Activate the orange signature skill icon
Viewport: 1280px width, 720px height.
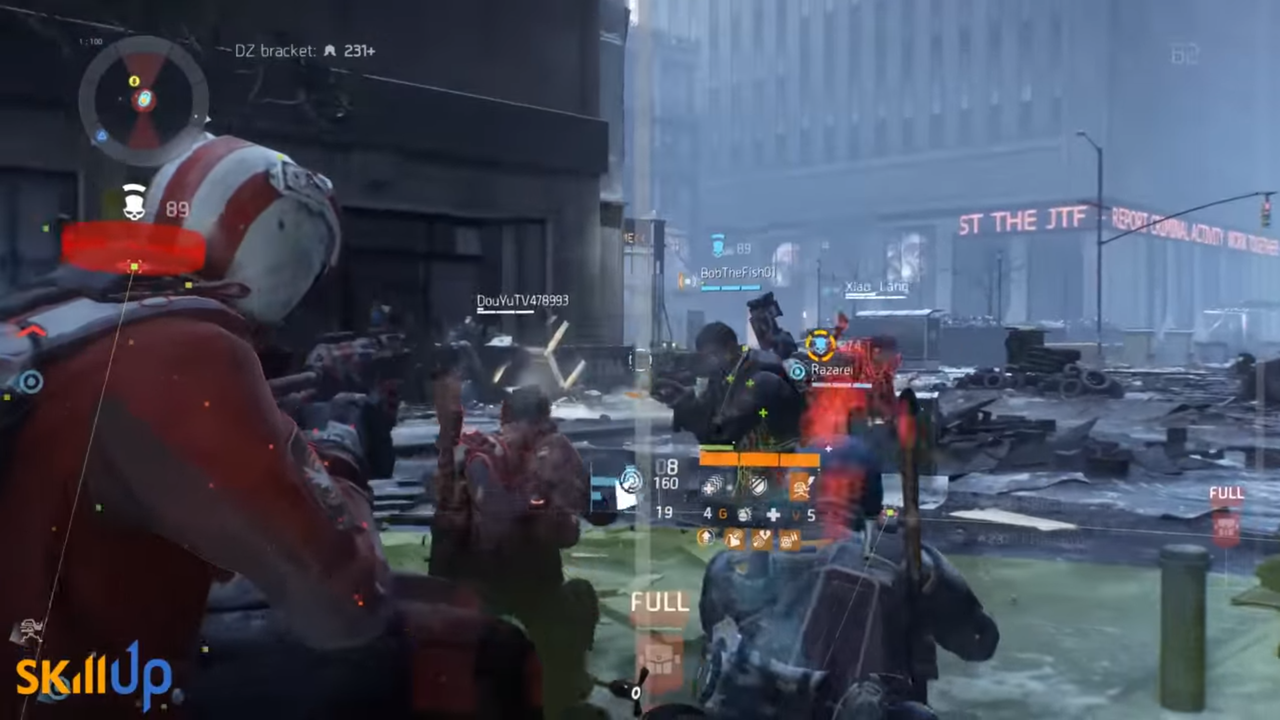[x=800, y=487]
